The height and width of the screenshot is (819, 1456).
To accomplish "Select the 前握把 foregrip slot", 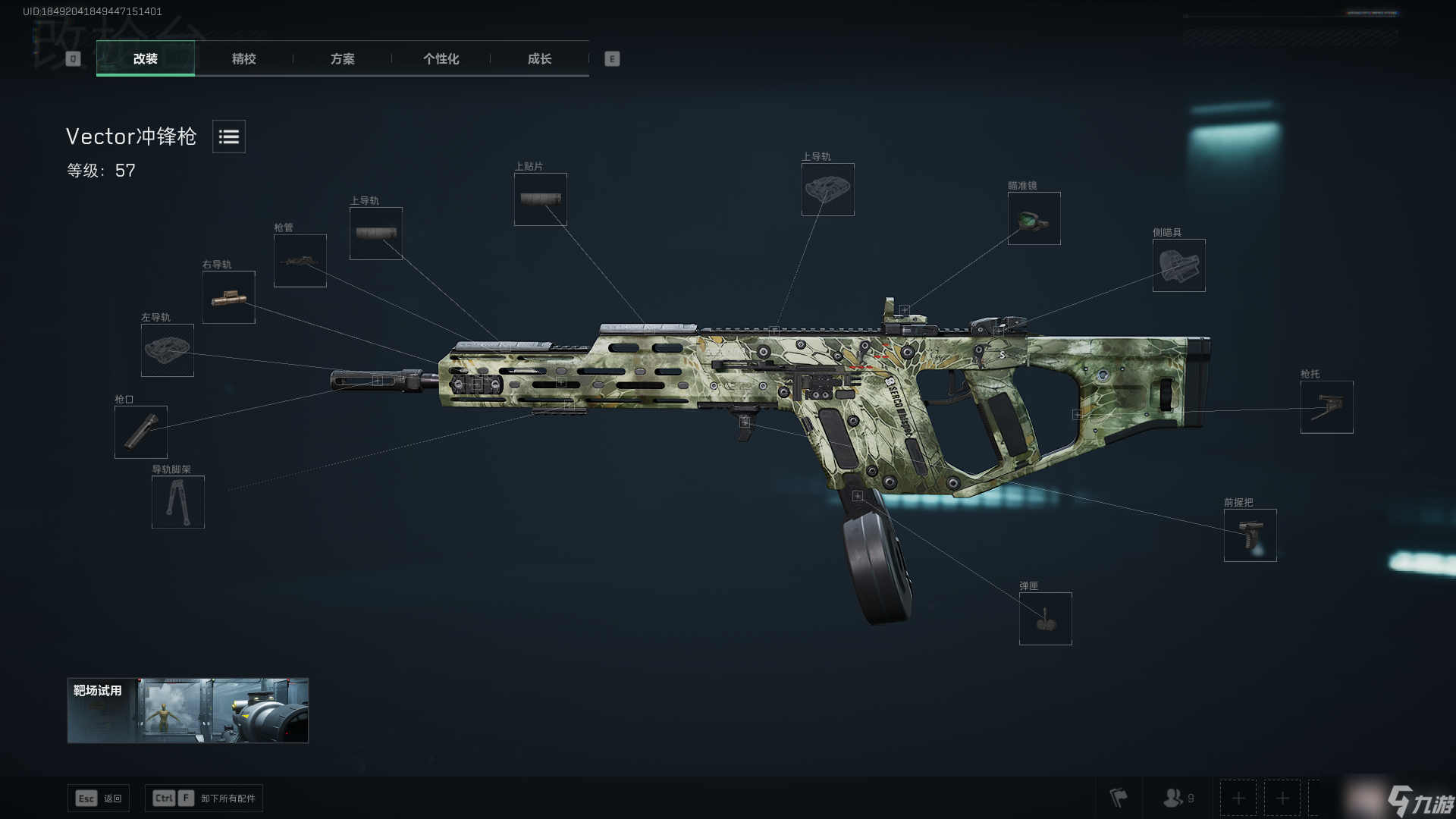I will coord(1250,535).
